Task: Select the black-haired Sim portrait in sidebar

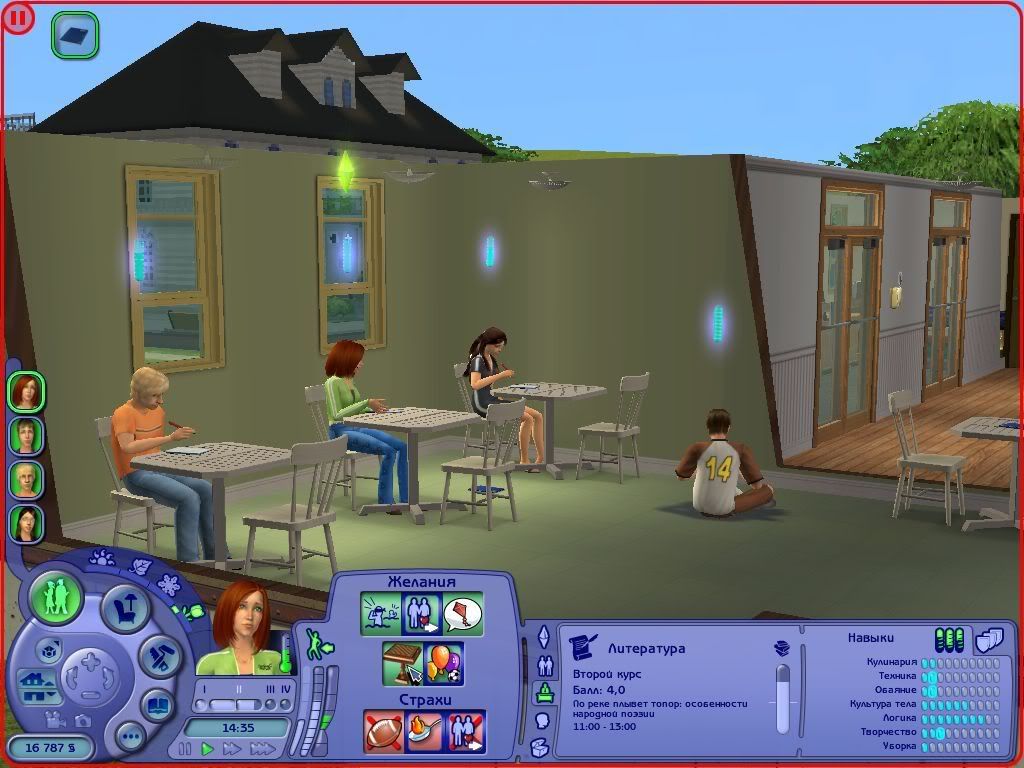Action: click(x=26, y=522)
